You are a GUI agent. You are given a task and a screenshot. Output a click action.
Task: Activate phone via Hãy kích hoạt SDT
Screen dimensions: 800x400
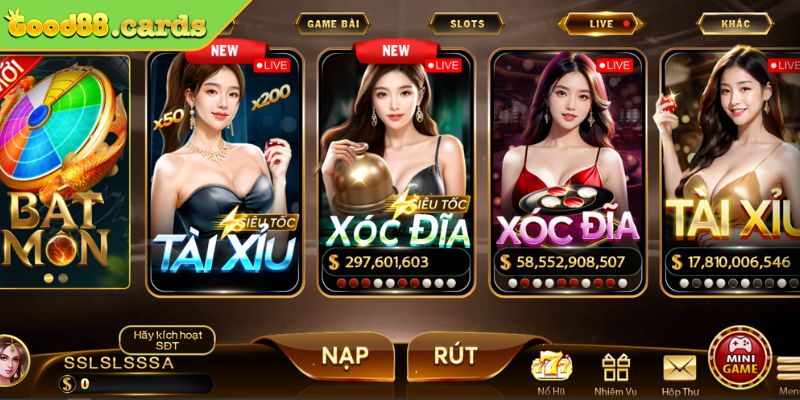point(167,340)
